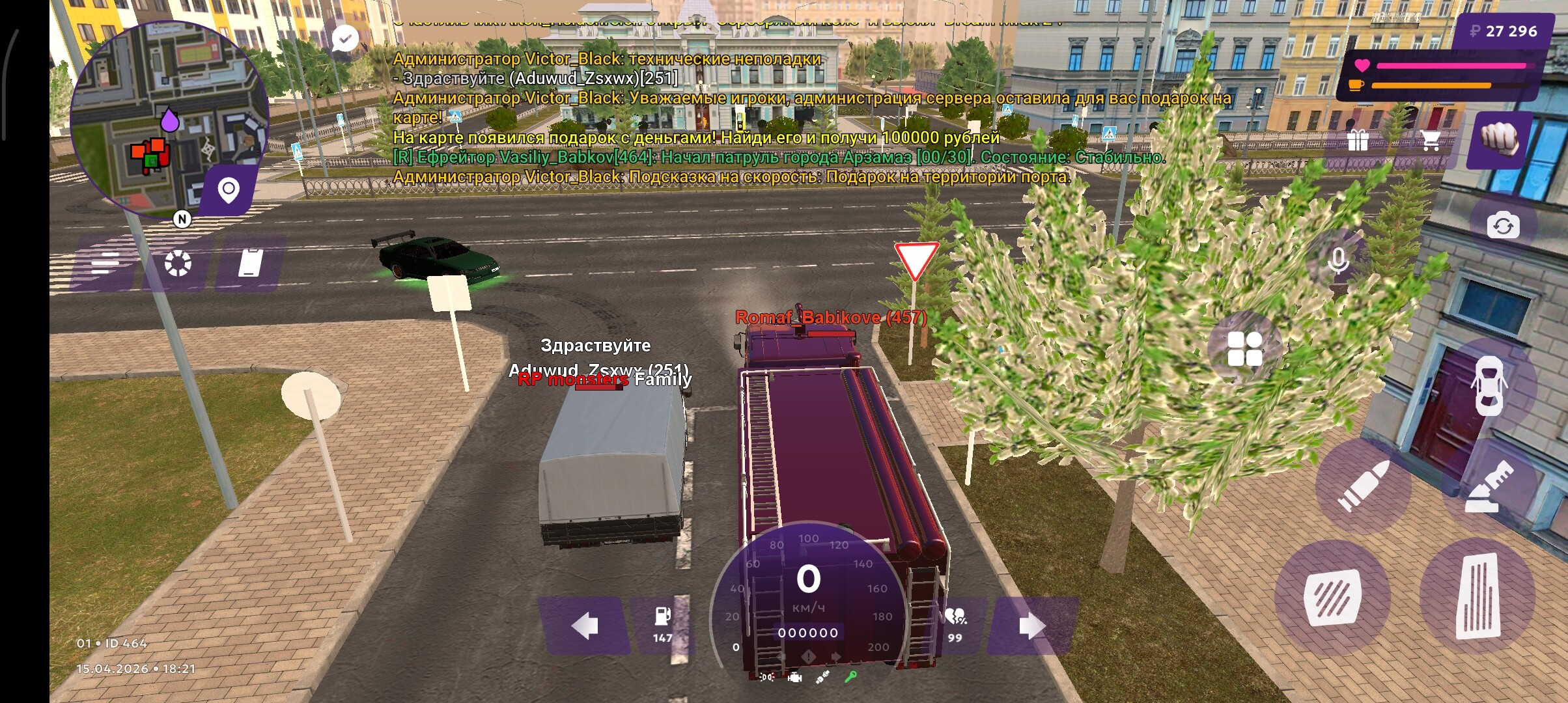Viewport: 1568px width, 703px height.
Task: Select the fist weapon slot
Action: click(x=1499, y=140)
